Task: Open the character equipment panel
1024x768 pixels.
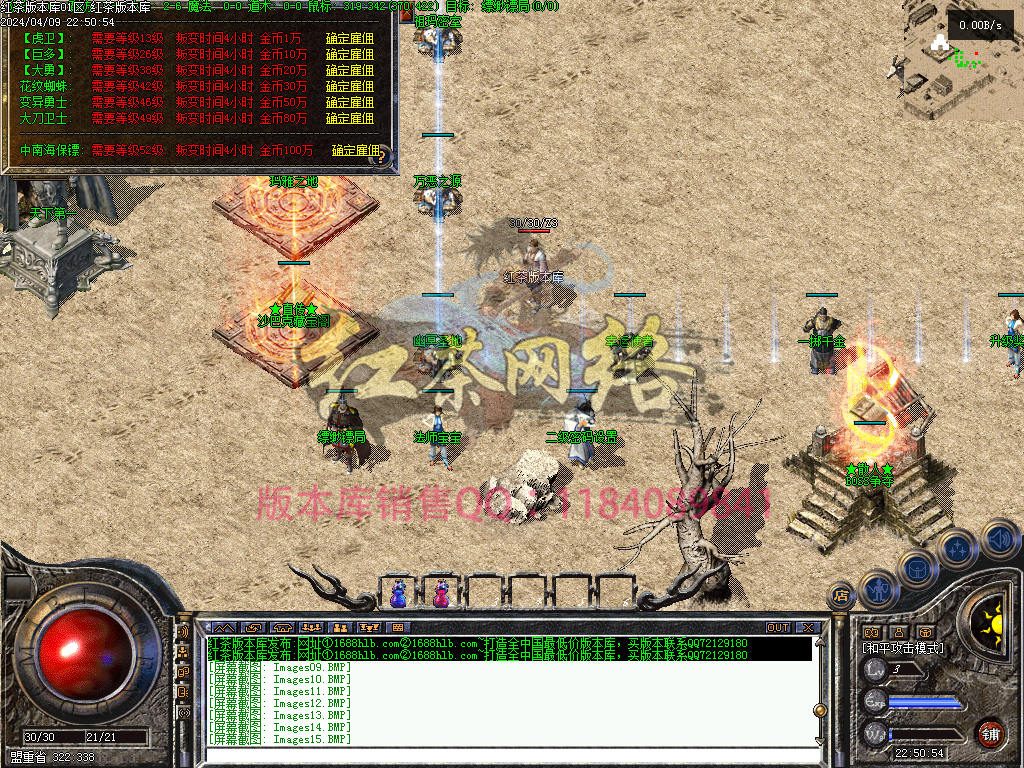Action: coord(876,589)
